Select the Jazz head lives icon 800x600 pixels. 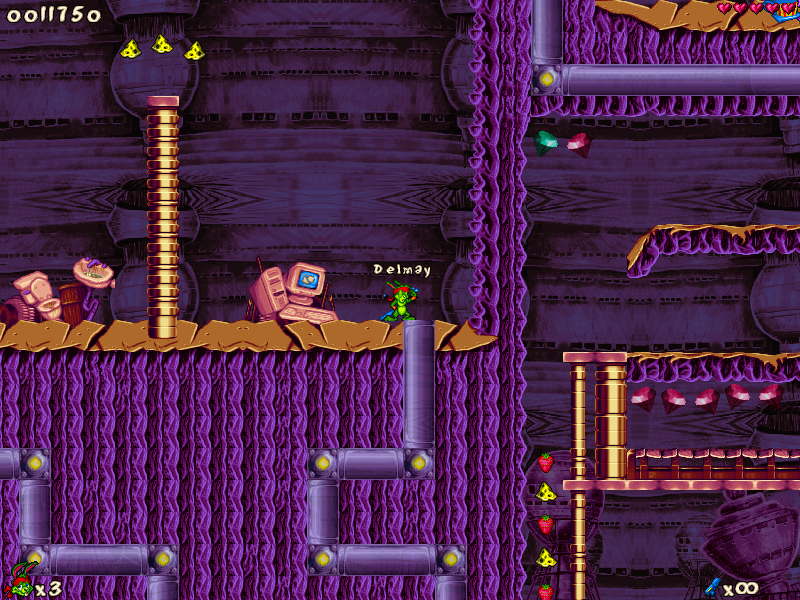(x=19, y=581)
